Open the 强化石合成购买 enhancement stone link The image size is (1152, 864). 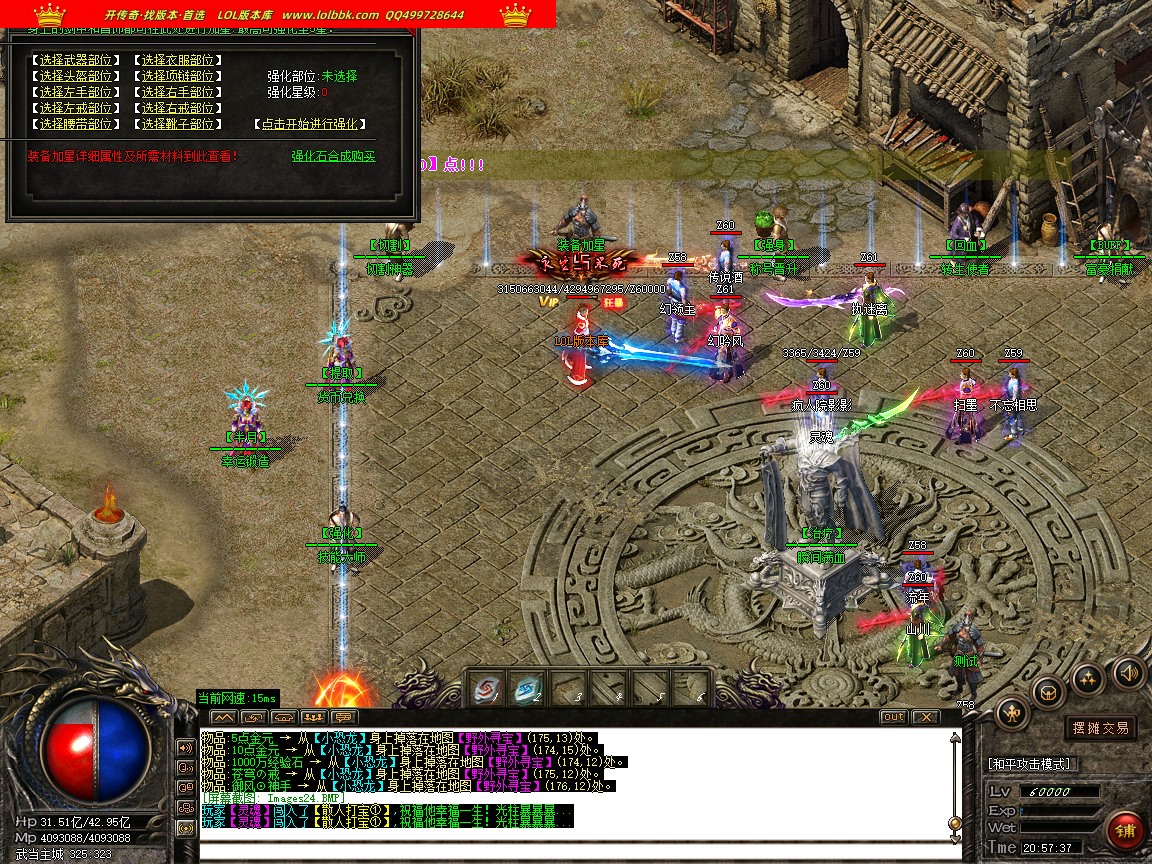pyautogui.click(x=333, y=156)
